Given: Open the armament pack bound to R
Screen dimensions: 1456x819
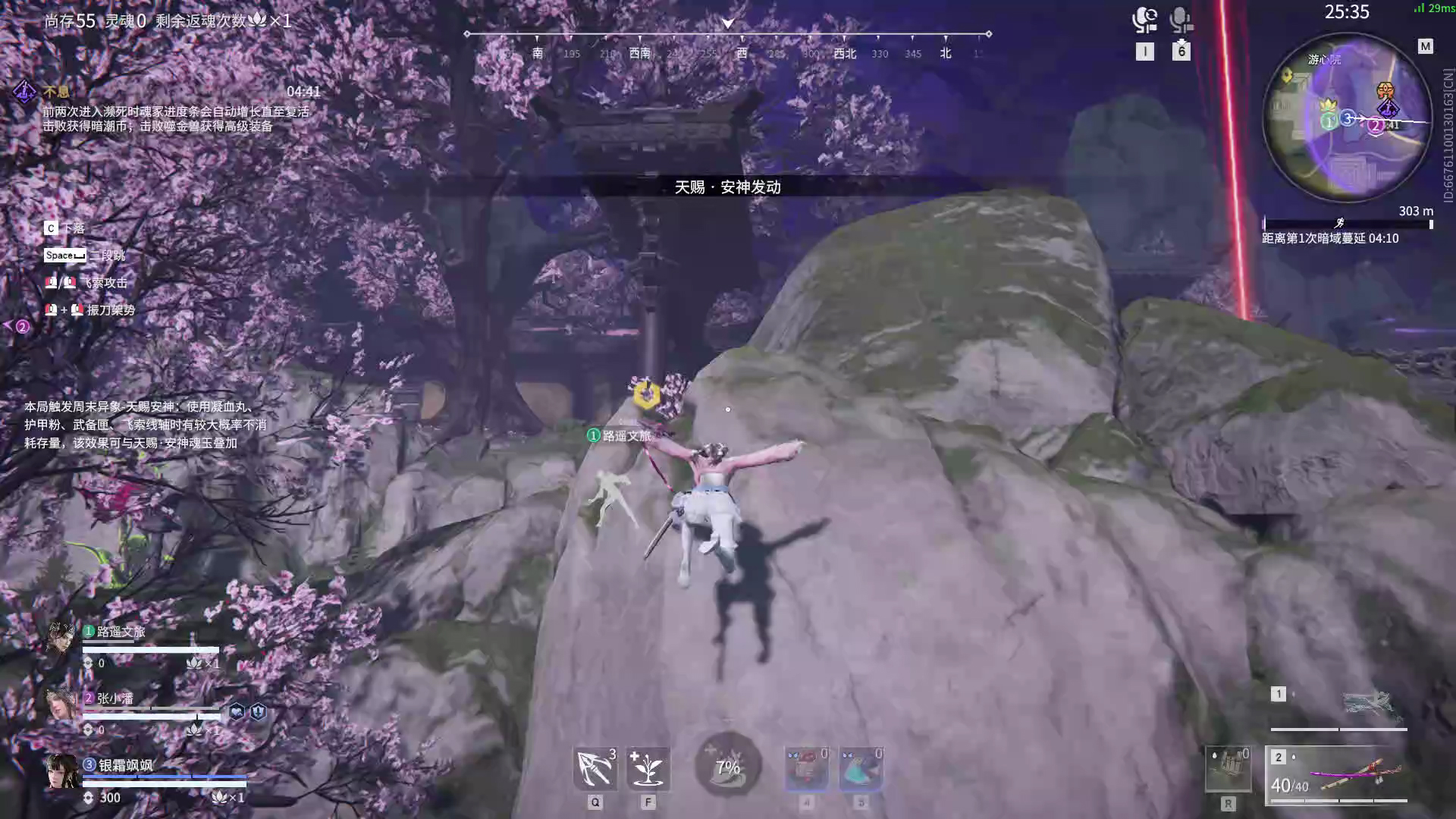Looking at the screenshot, I should (1226, 767).
